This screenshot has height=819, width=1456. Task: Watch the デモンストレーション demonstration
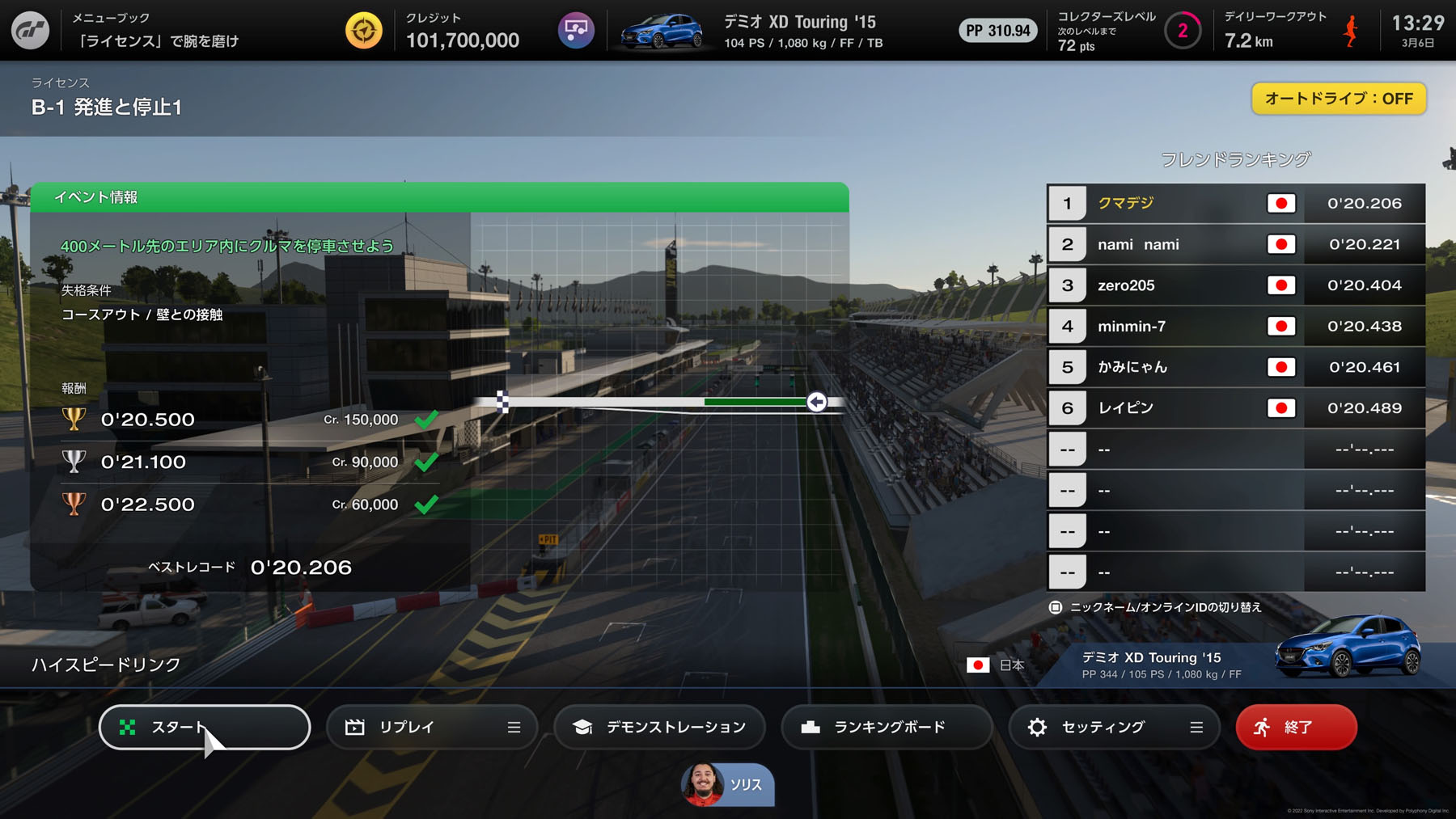click(x=659, y=727)
